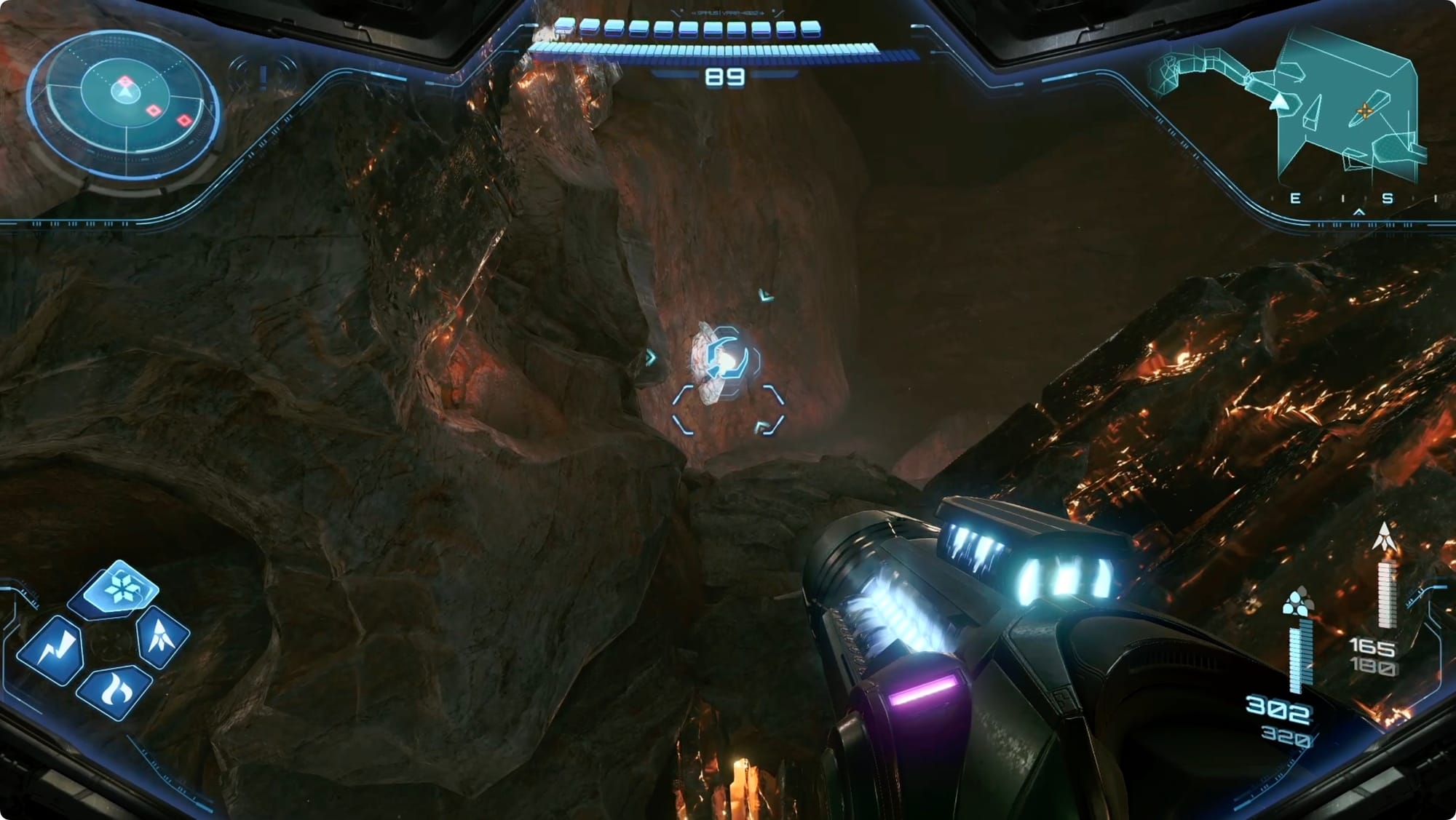Select the missile weapon in the selector
Screen dimensions: 1456x820
163,637
